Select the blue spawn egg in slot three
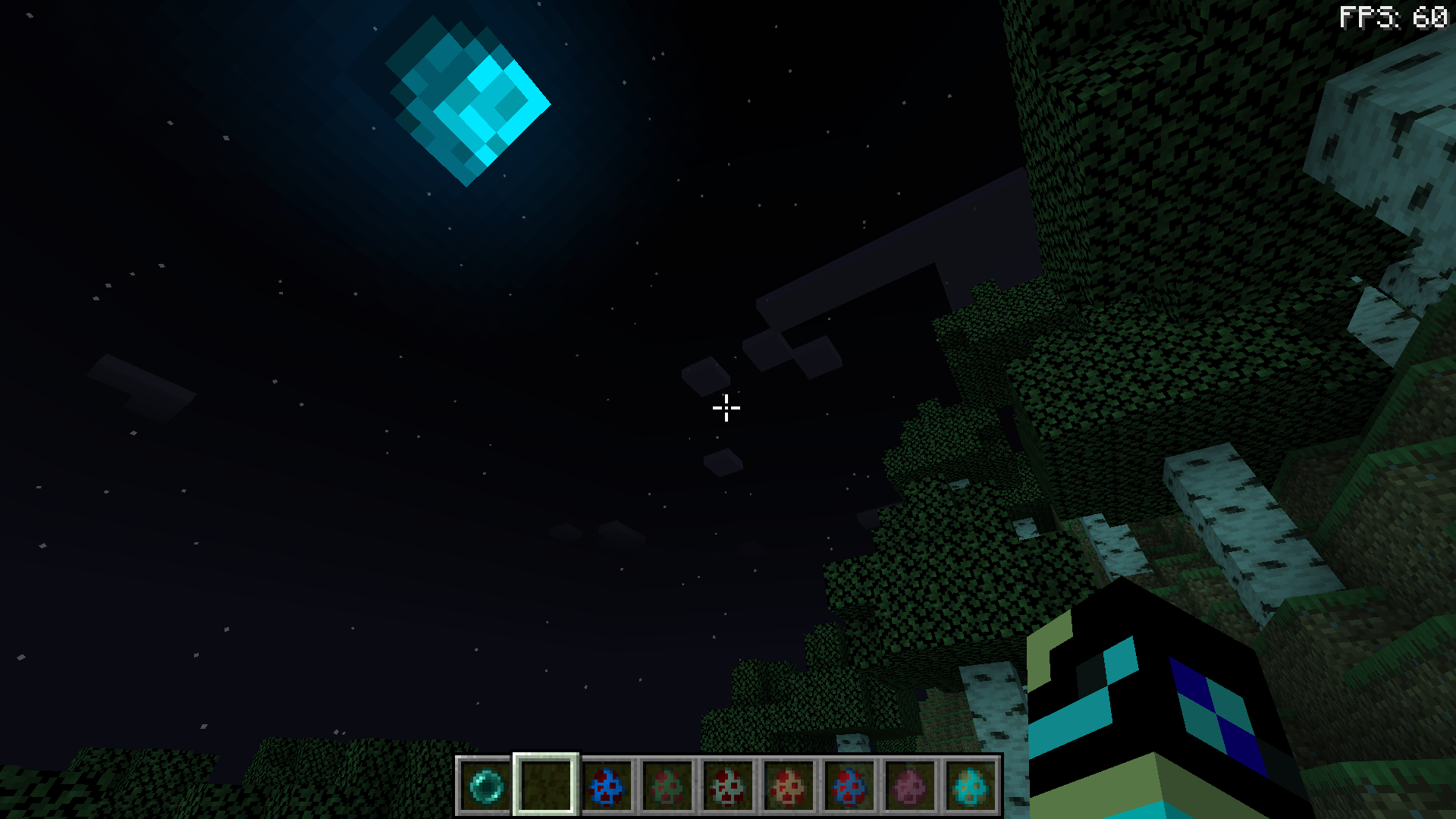 pos(605,787)
